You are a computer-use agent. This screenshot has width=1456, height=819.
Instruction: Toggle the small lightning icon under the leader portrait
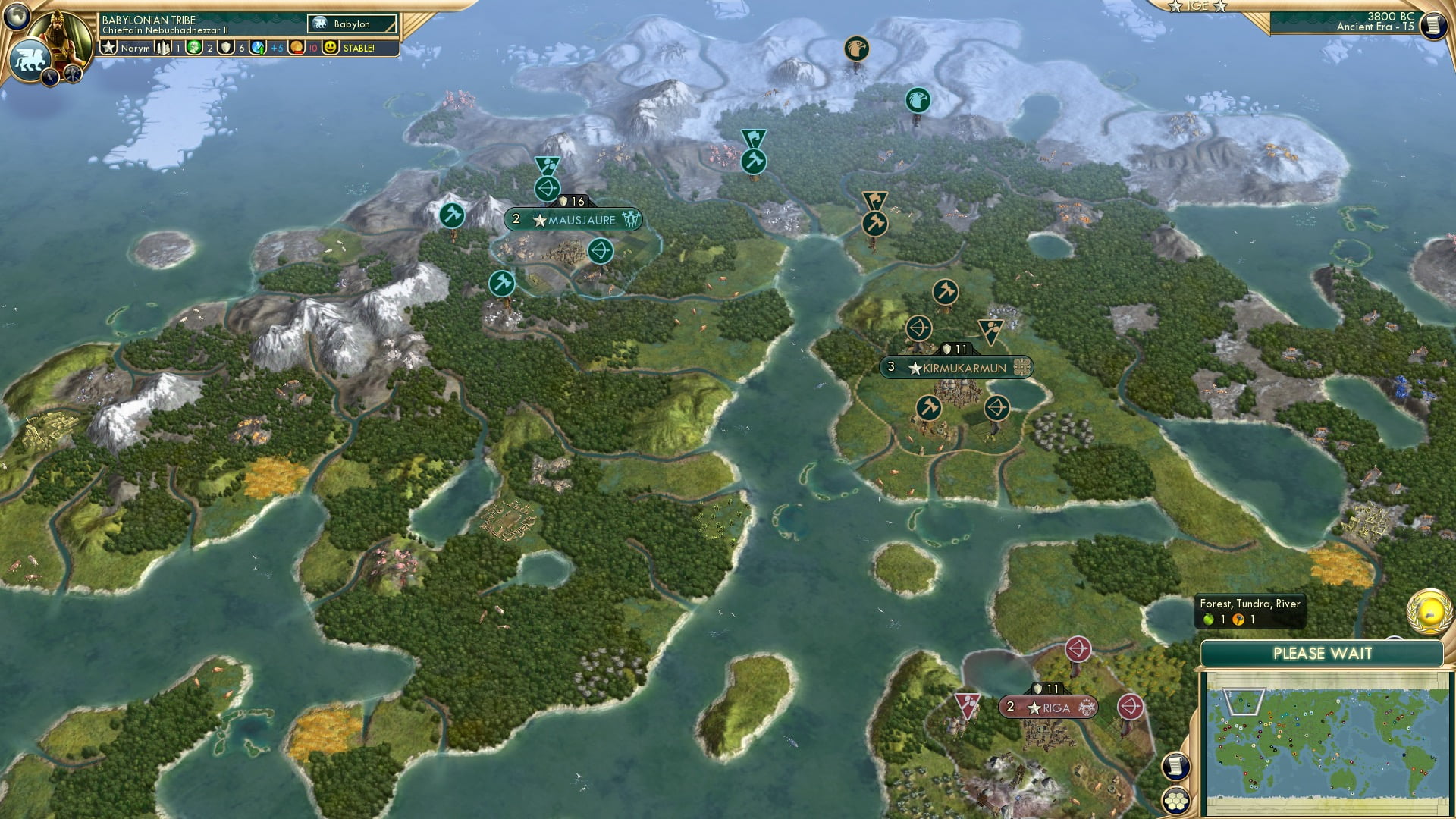50,77
